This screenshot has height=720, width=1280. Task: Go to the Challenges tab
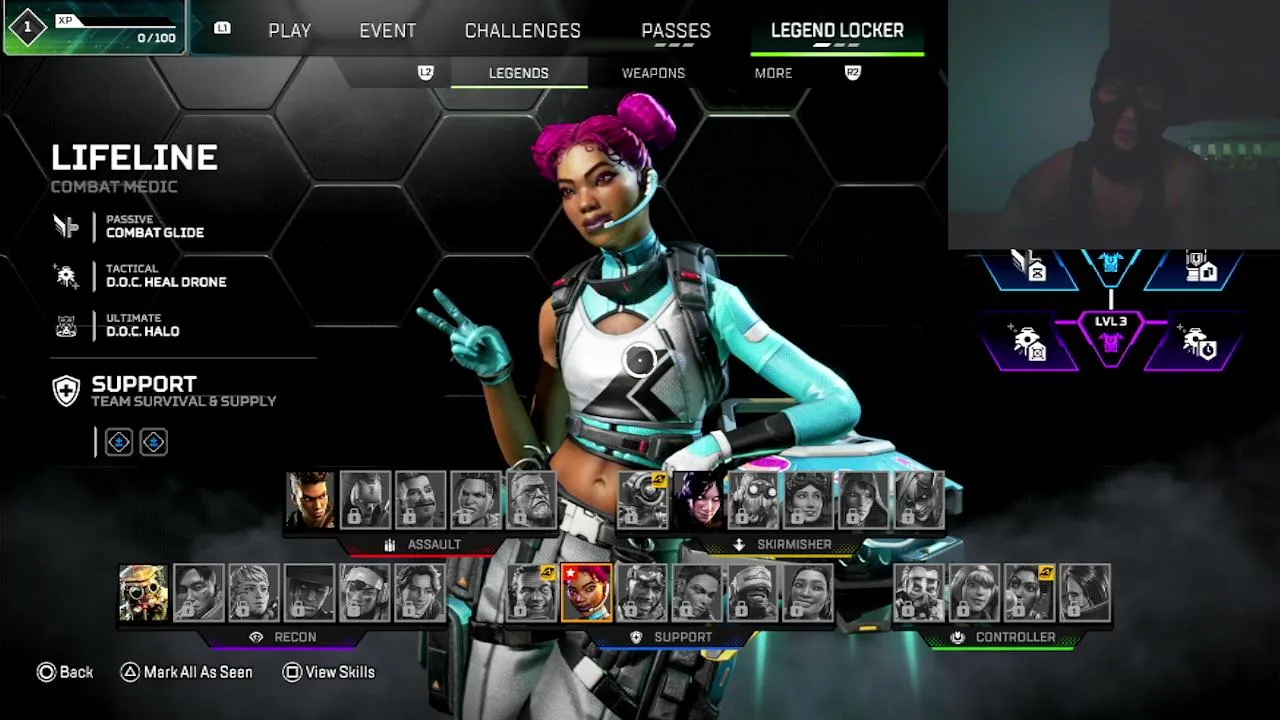[x=522, y=31]
